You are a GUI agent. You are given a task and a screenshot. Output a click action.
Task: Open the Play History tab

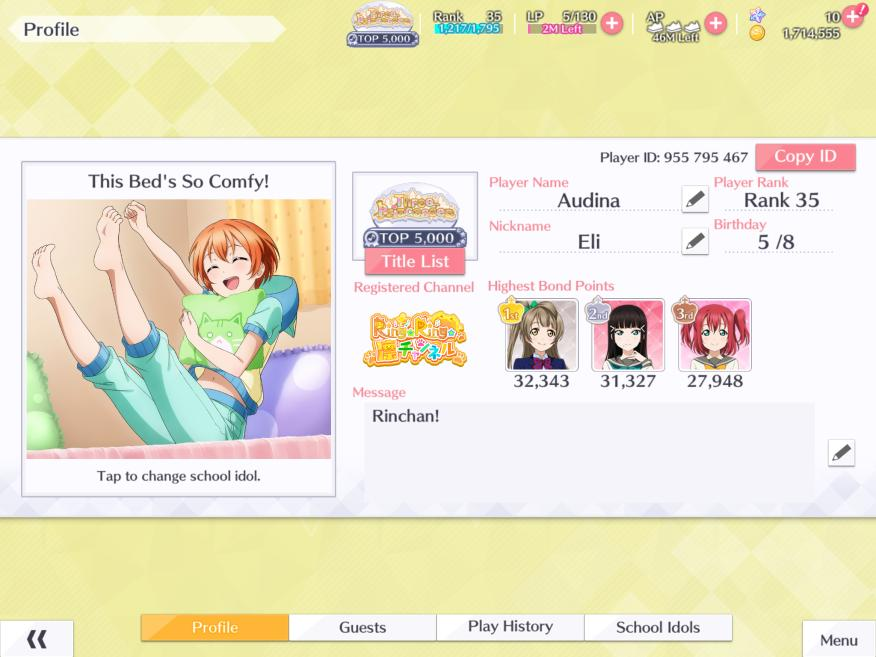tap(510, 627)
